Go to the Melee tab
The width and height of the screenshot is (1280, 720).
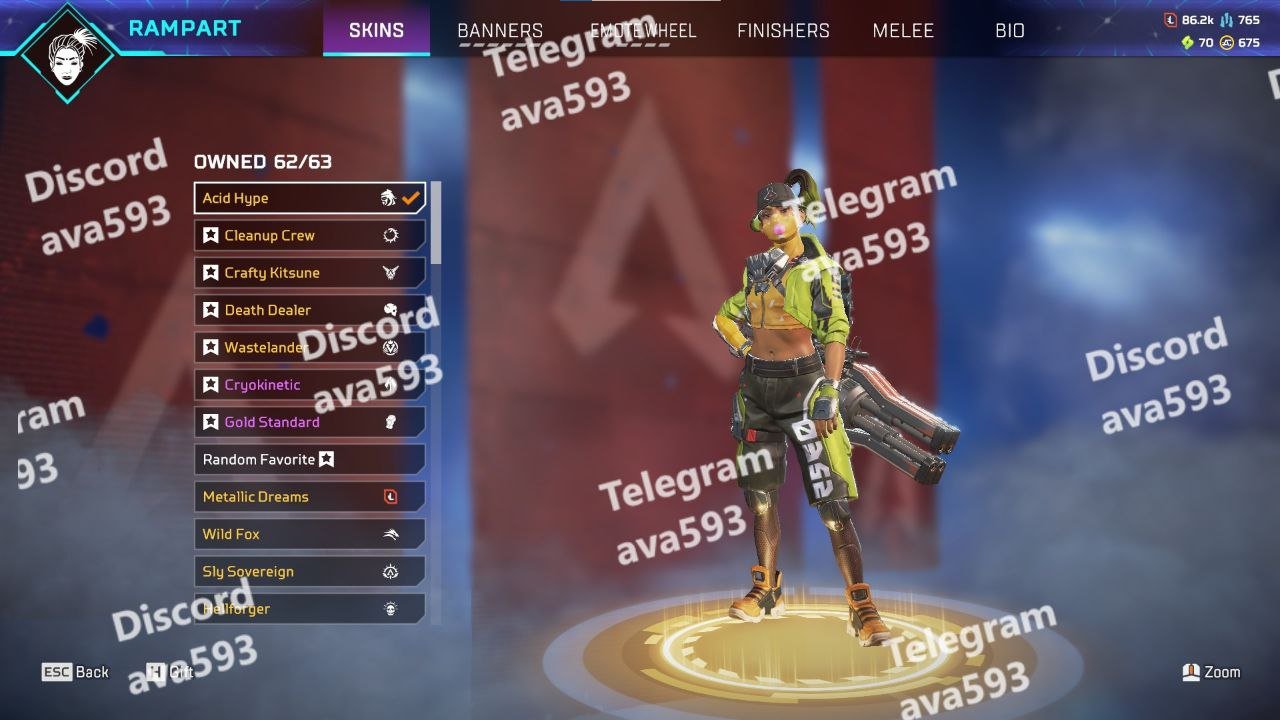click(x=903, y=31)
